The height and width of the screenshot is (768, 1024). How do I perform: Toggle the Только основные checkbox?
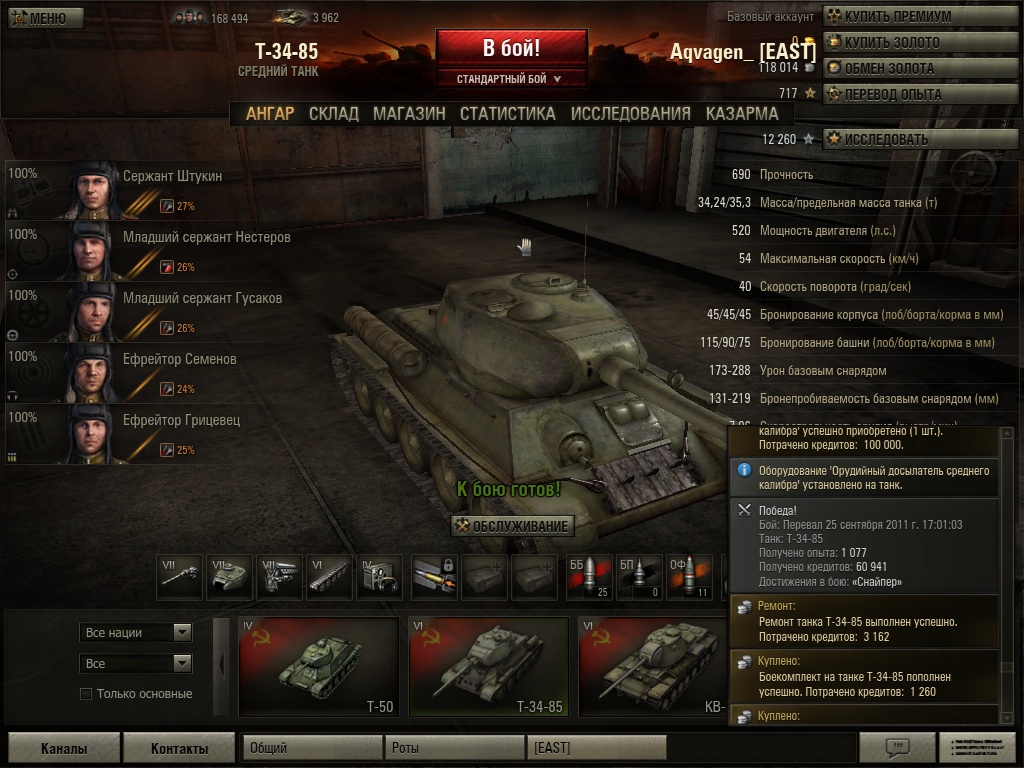point(86,694)
